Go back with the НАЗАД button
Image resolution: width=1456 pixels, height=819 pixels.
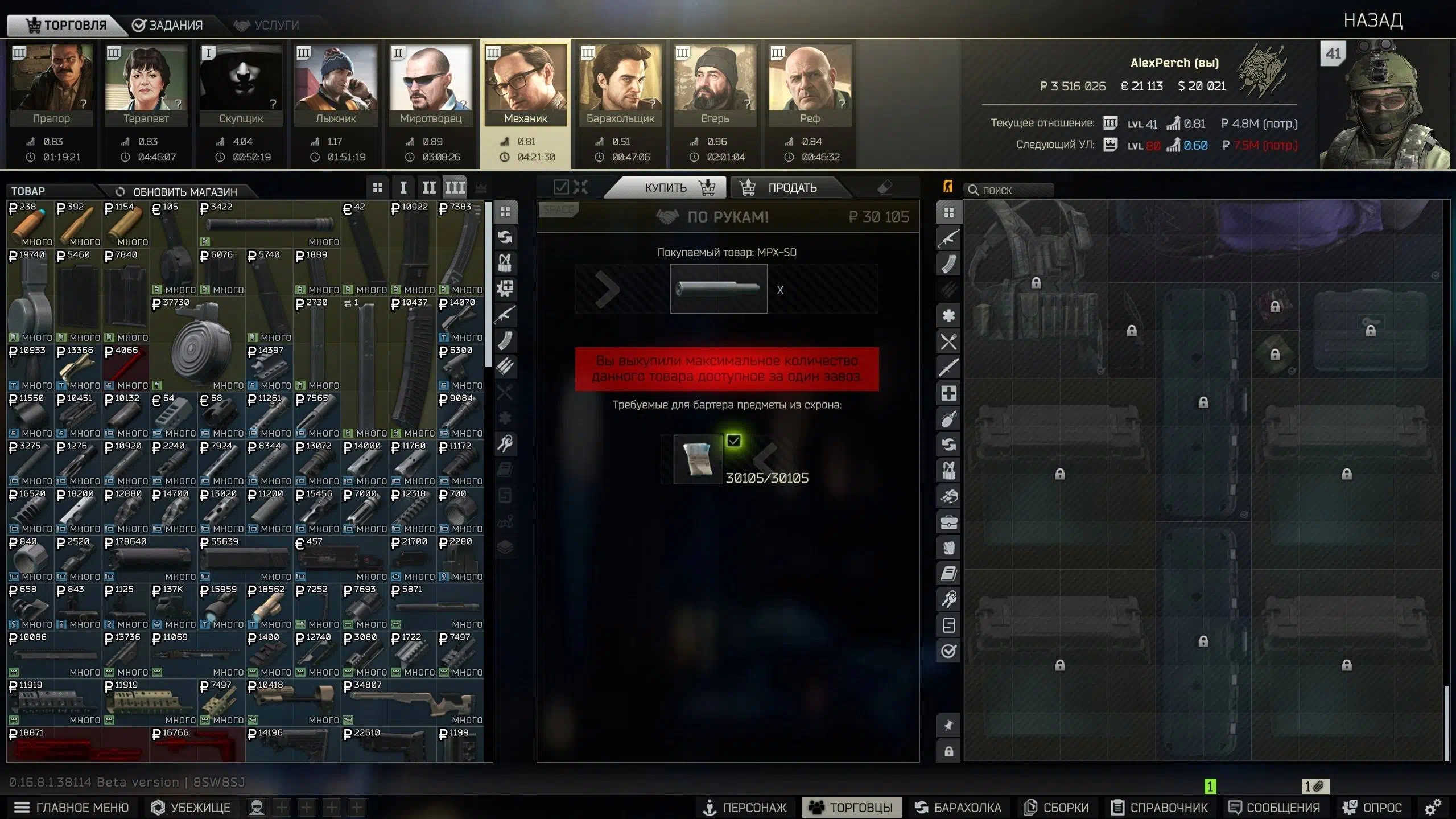(x=1372, y=20)
